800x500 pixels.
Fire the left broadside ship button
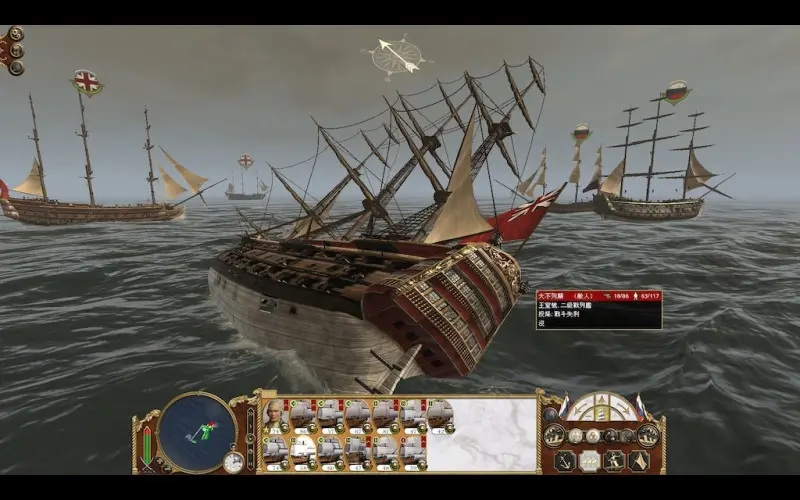click(x=555, y=435)
